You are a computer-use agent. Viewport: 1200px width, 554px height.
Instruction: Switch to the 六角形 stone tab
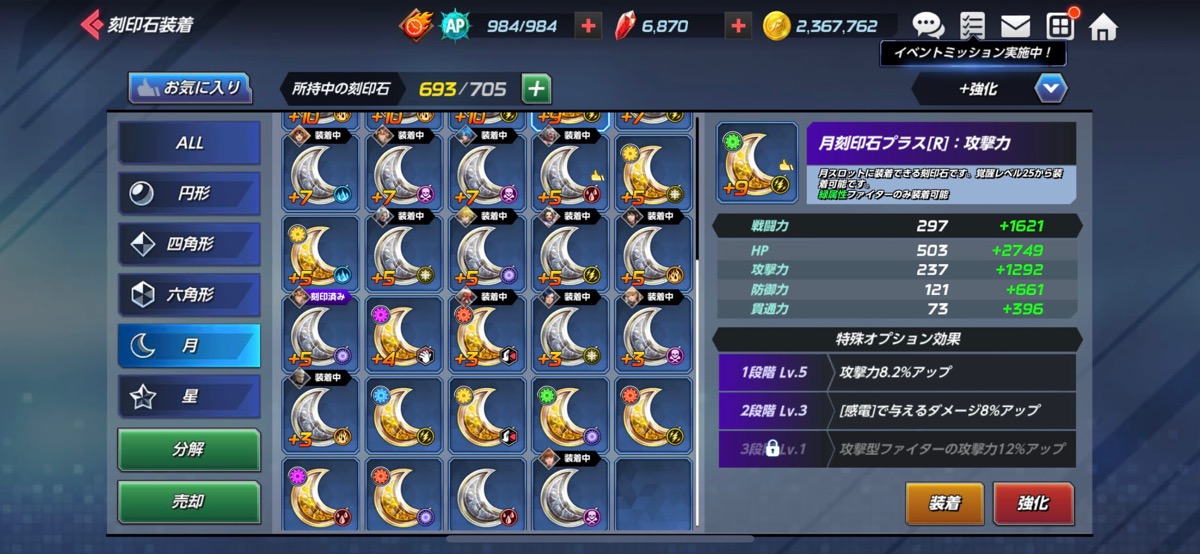click(189, 295)
